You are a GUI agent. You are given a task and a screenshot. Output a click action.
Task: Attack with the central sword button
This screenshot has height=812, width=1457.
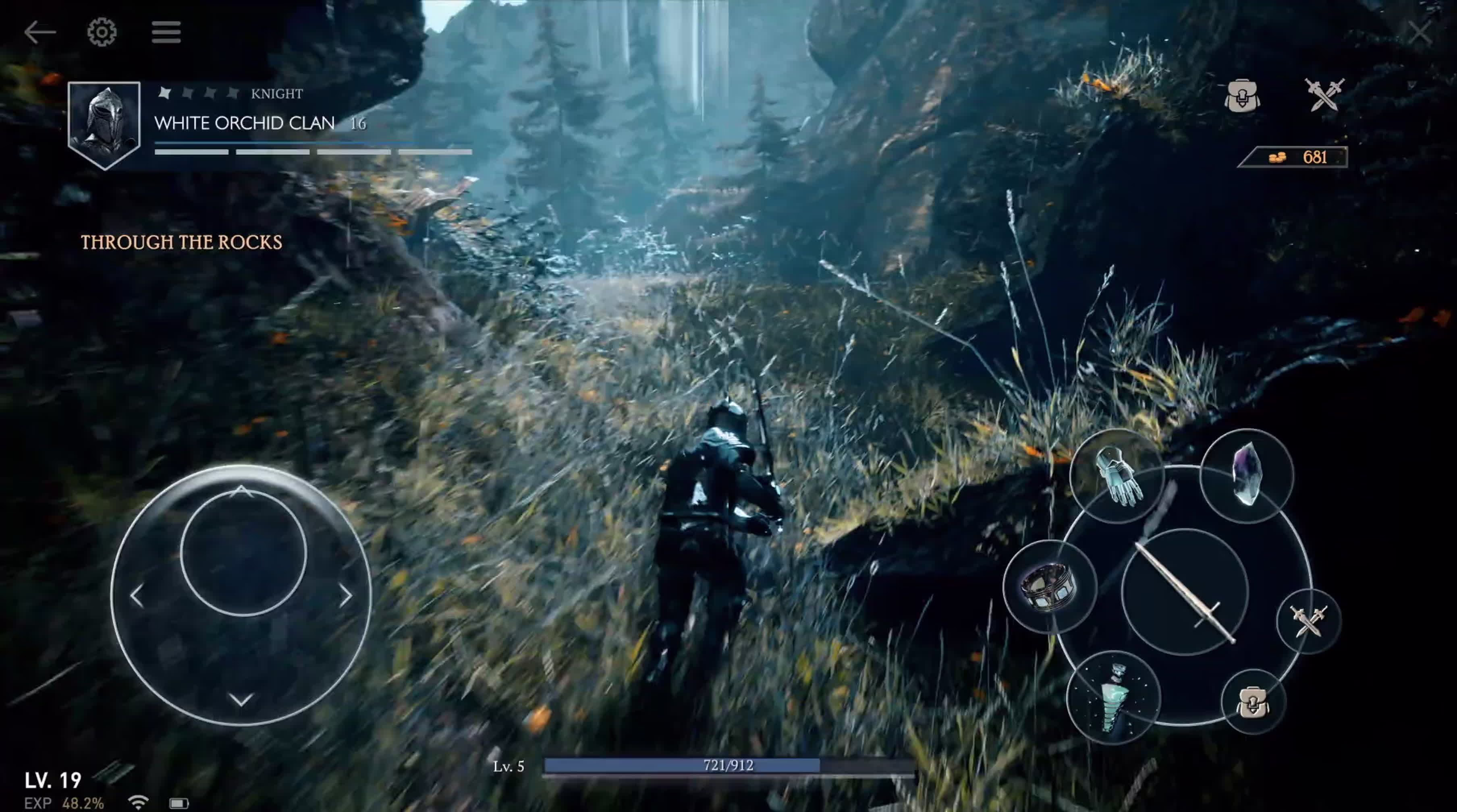coord(1184,591)
